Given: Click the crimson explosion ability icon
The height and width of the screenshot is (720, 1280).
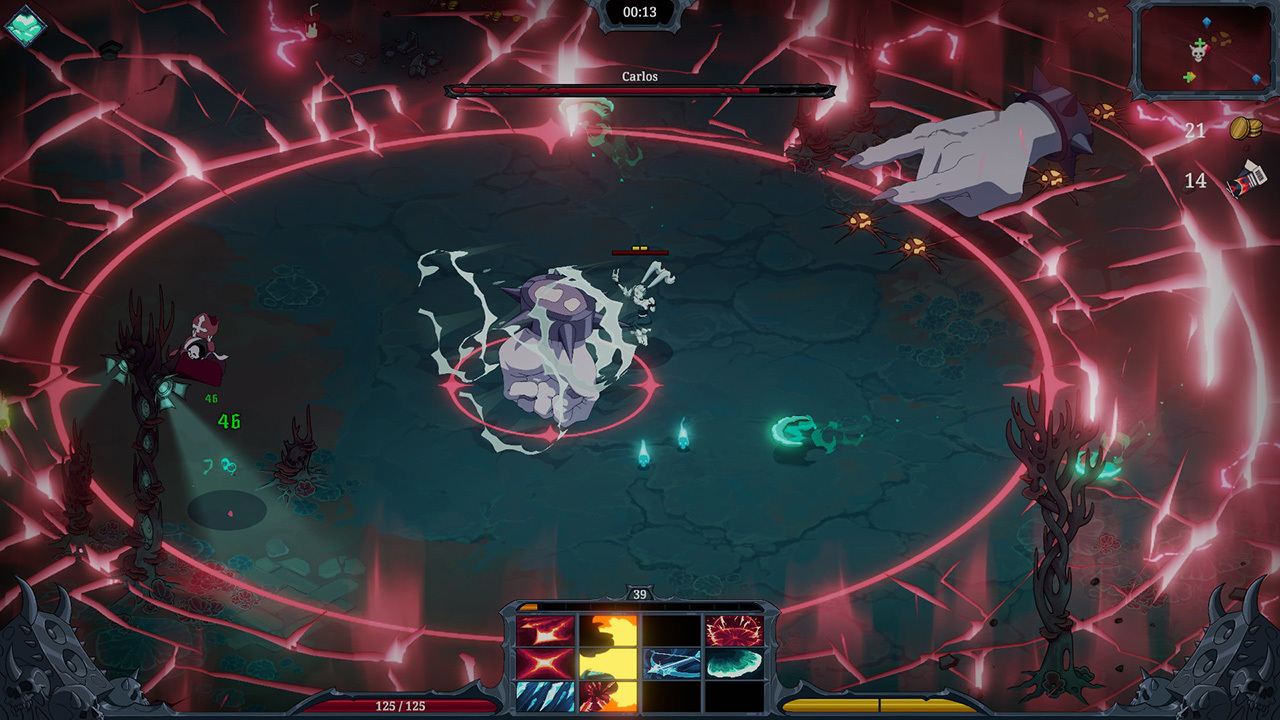Looking at the screenshot, I should pos(733,631).
